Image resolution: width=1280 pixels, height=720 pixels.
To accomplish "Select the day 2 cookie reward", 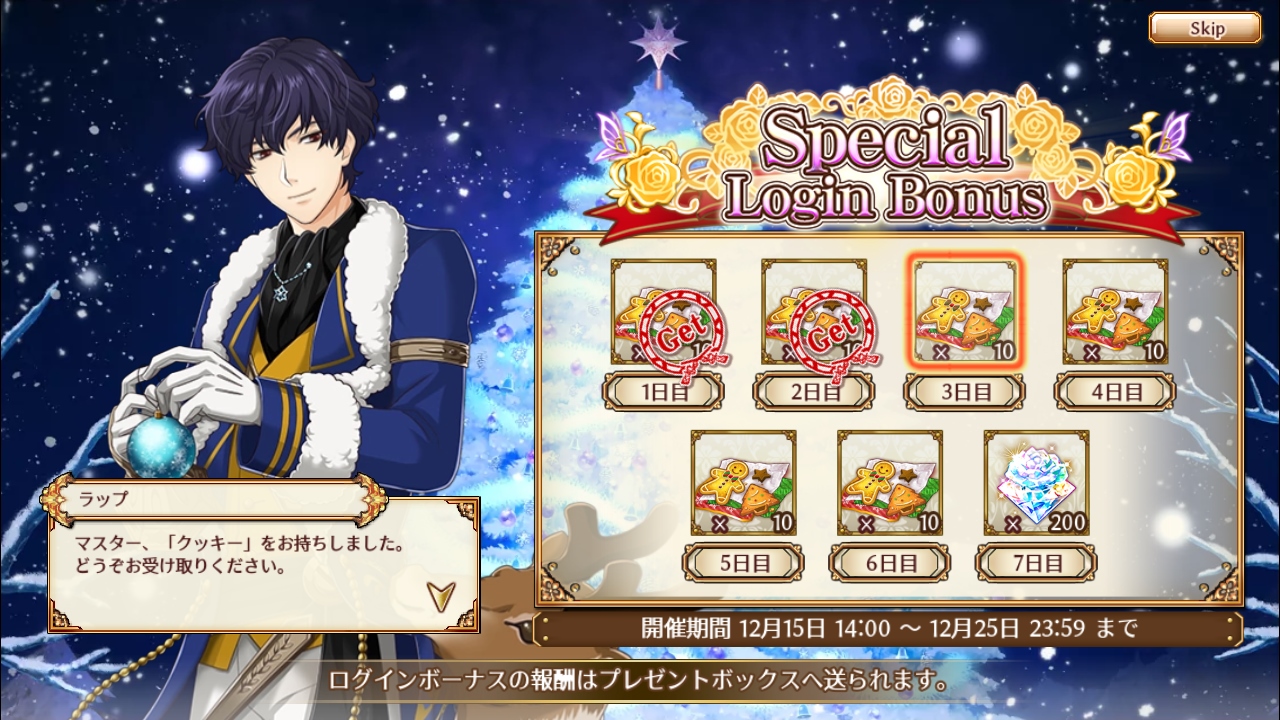I will (814, 312).
